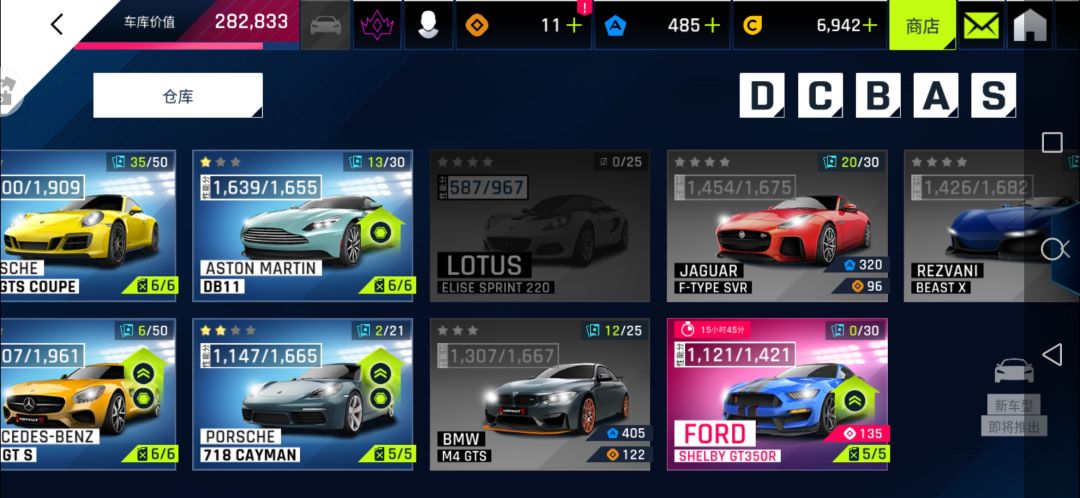
Task: Open the 商店 shop
Action: 922,26
